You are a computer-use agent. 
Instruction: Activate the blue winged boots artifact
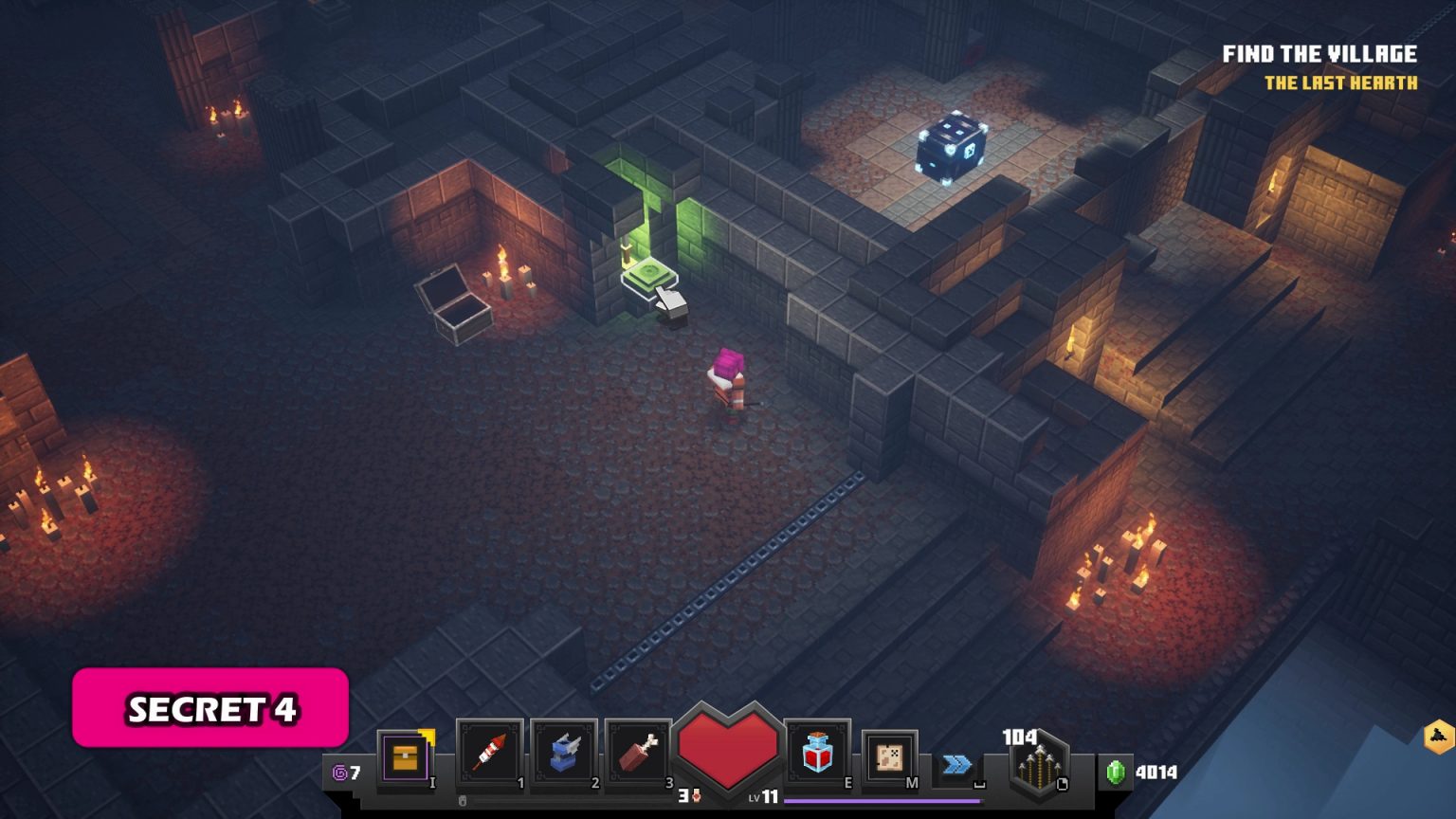pos(564,755)
